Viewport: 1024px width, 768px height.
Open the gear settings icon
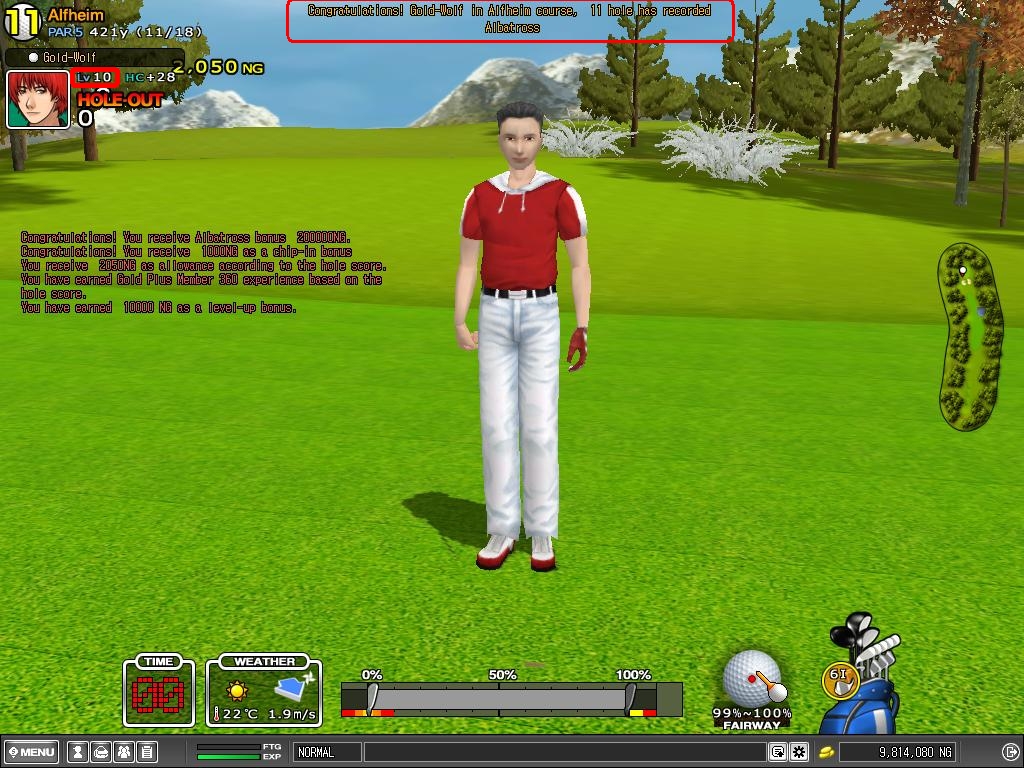pyautogui.click(x=799, y=752)
